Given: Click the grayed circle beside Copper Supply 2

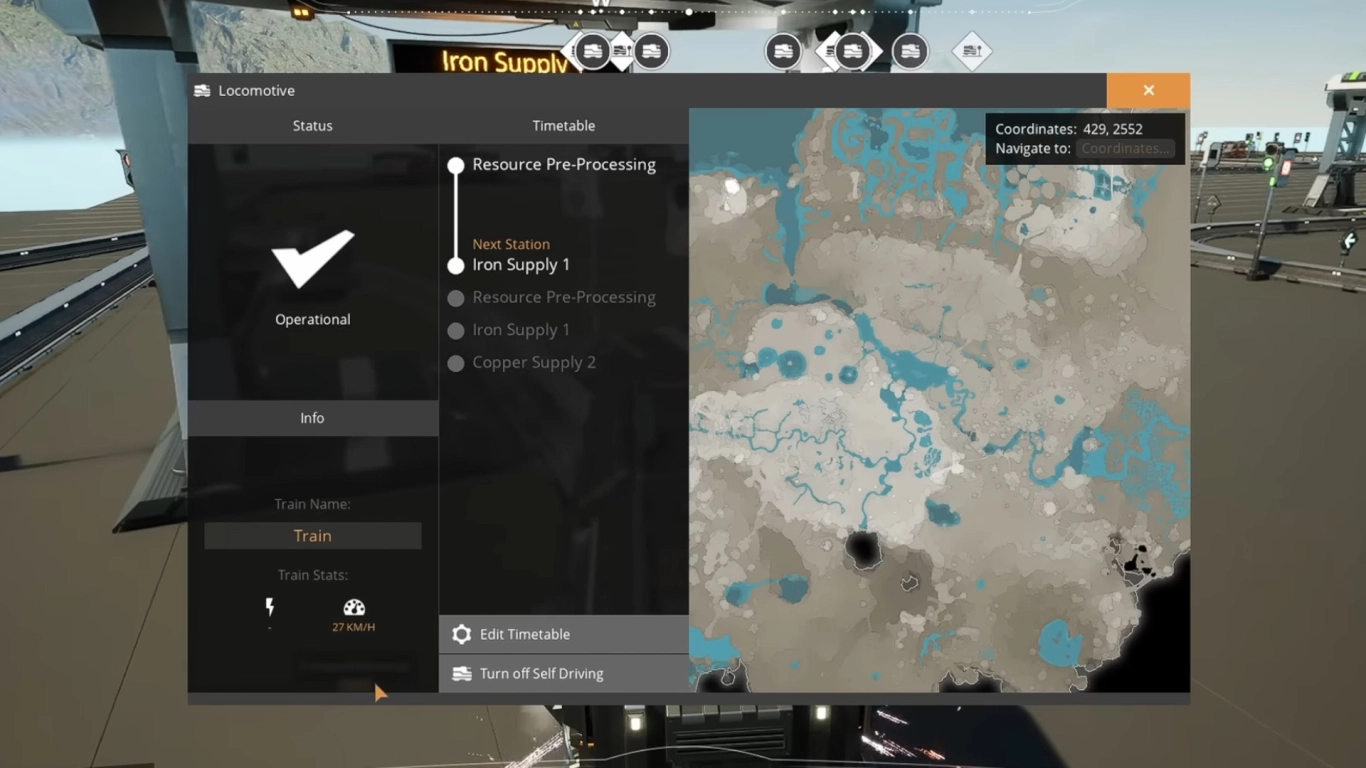Looking at the screenshot, I should tap(456, 362).
